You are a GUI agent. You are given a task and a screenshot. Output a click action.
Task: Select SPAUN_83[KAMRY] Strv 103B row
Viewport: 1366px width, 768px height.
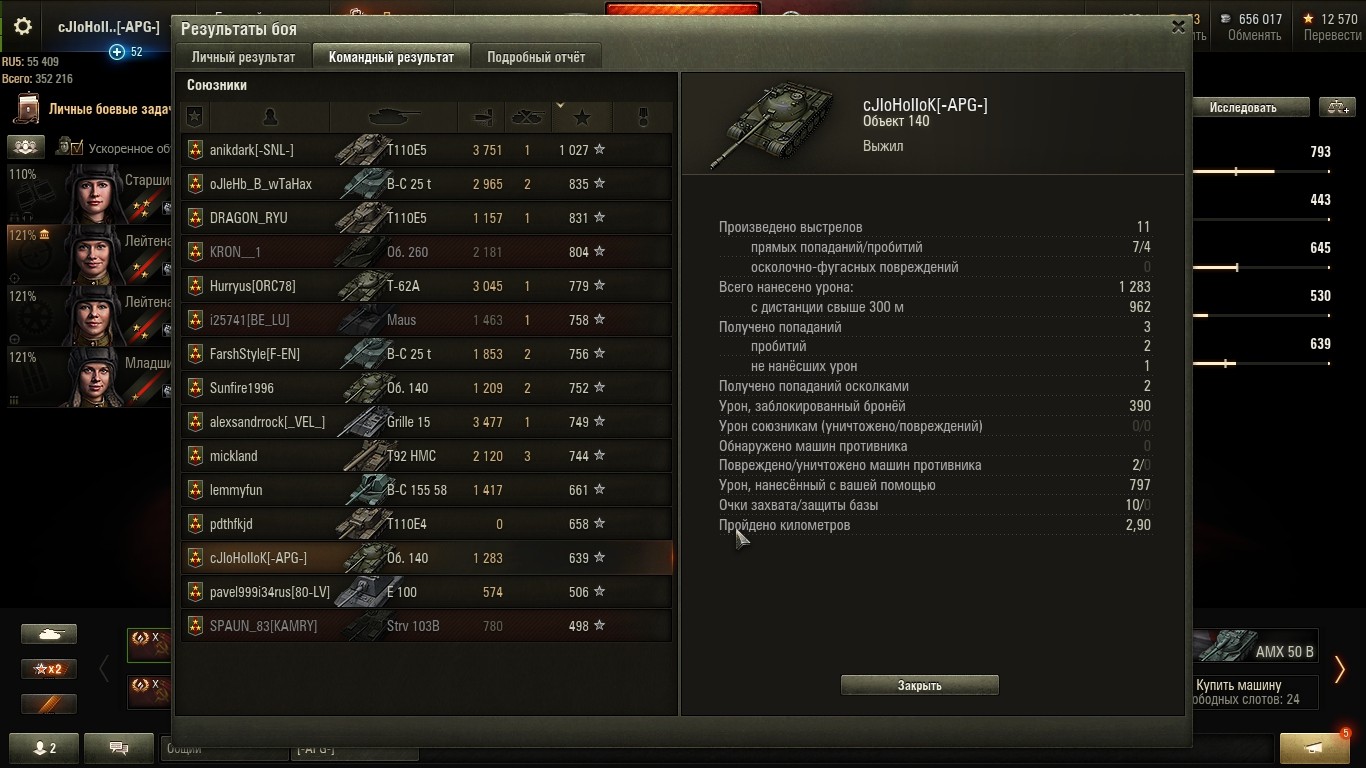(426, 626)
